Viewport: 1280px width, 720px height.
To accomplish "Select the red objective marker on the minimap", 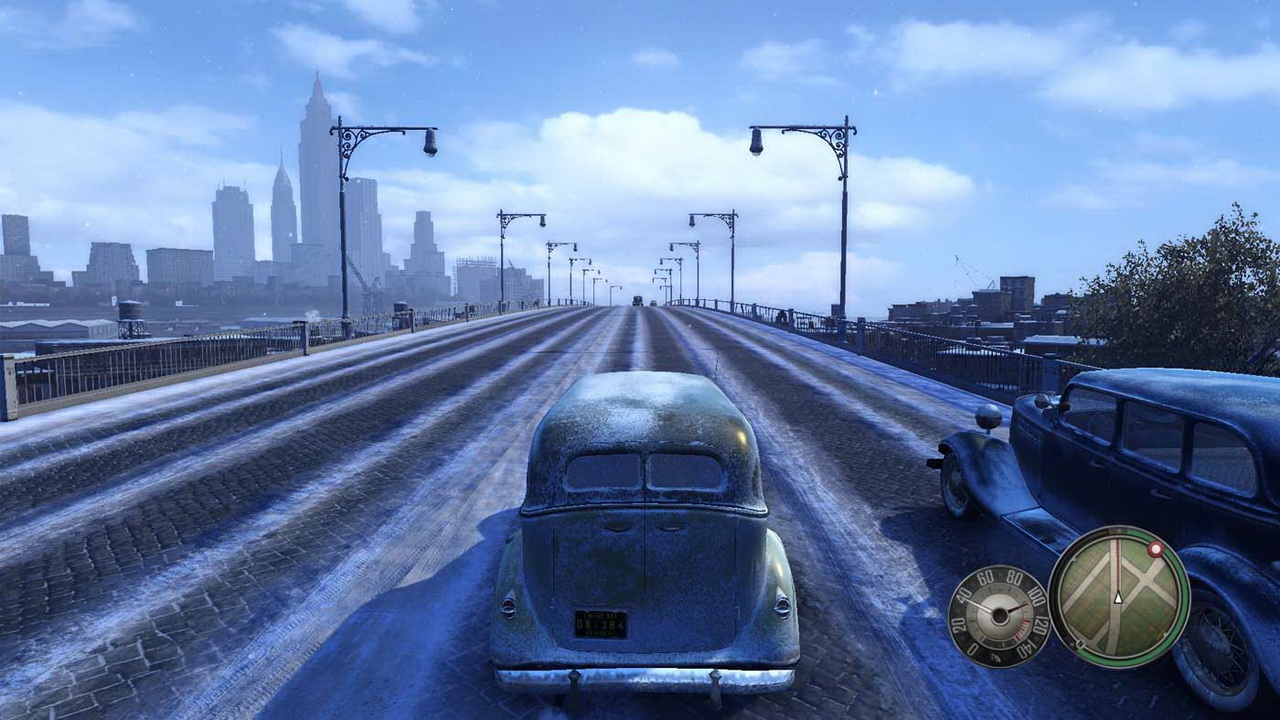I will [x=1156, y=548].
